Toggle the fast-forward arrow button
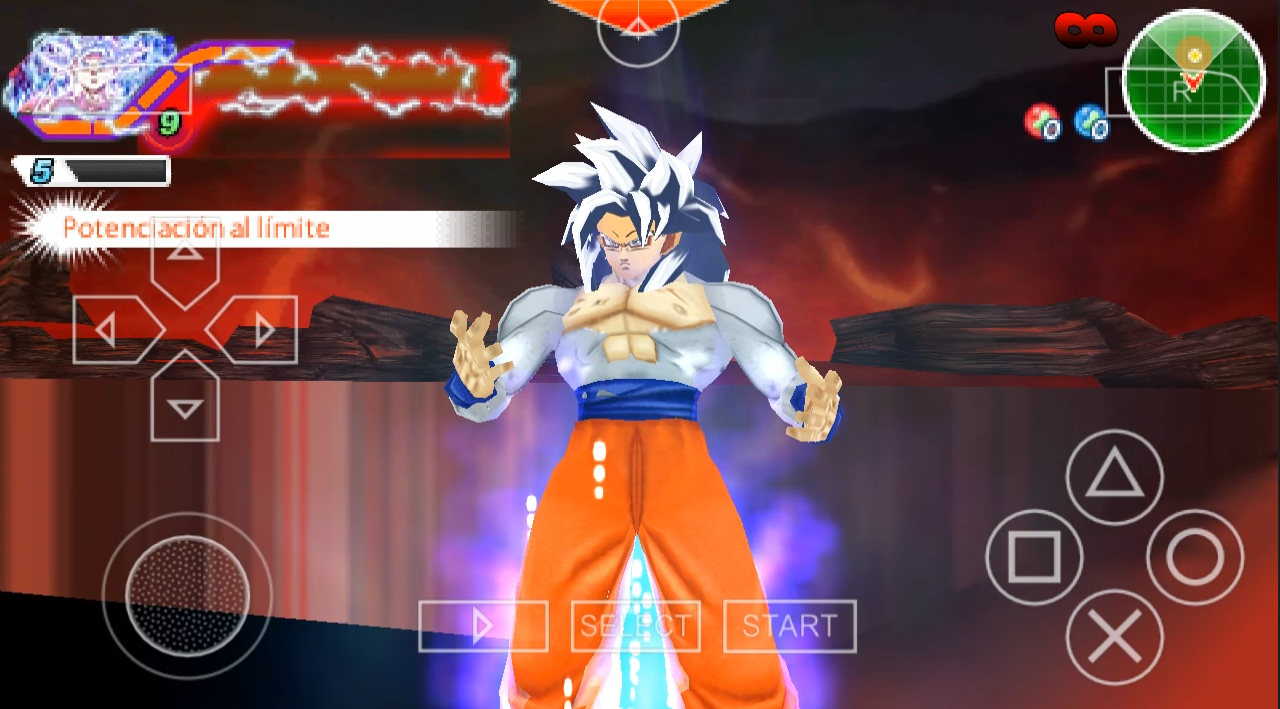 tap(483, 626)
